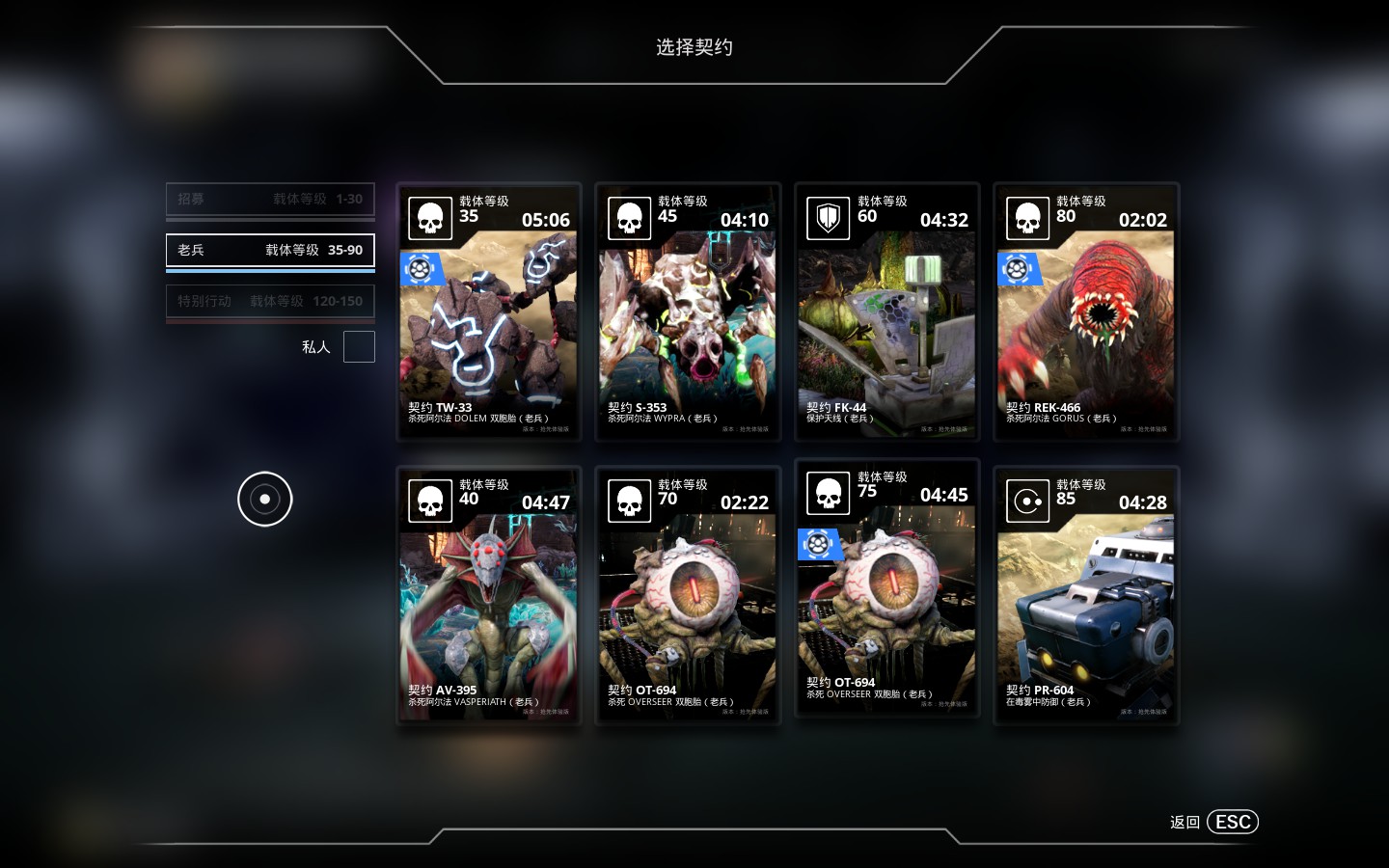Select contract S-353 WYPRA card
Image resolution: width=1389 pixels, height=868 pixels.
pyautogui.click(x=688, y=312)
